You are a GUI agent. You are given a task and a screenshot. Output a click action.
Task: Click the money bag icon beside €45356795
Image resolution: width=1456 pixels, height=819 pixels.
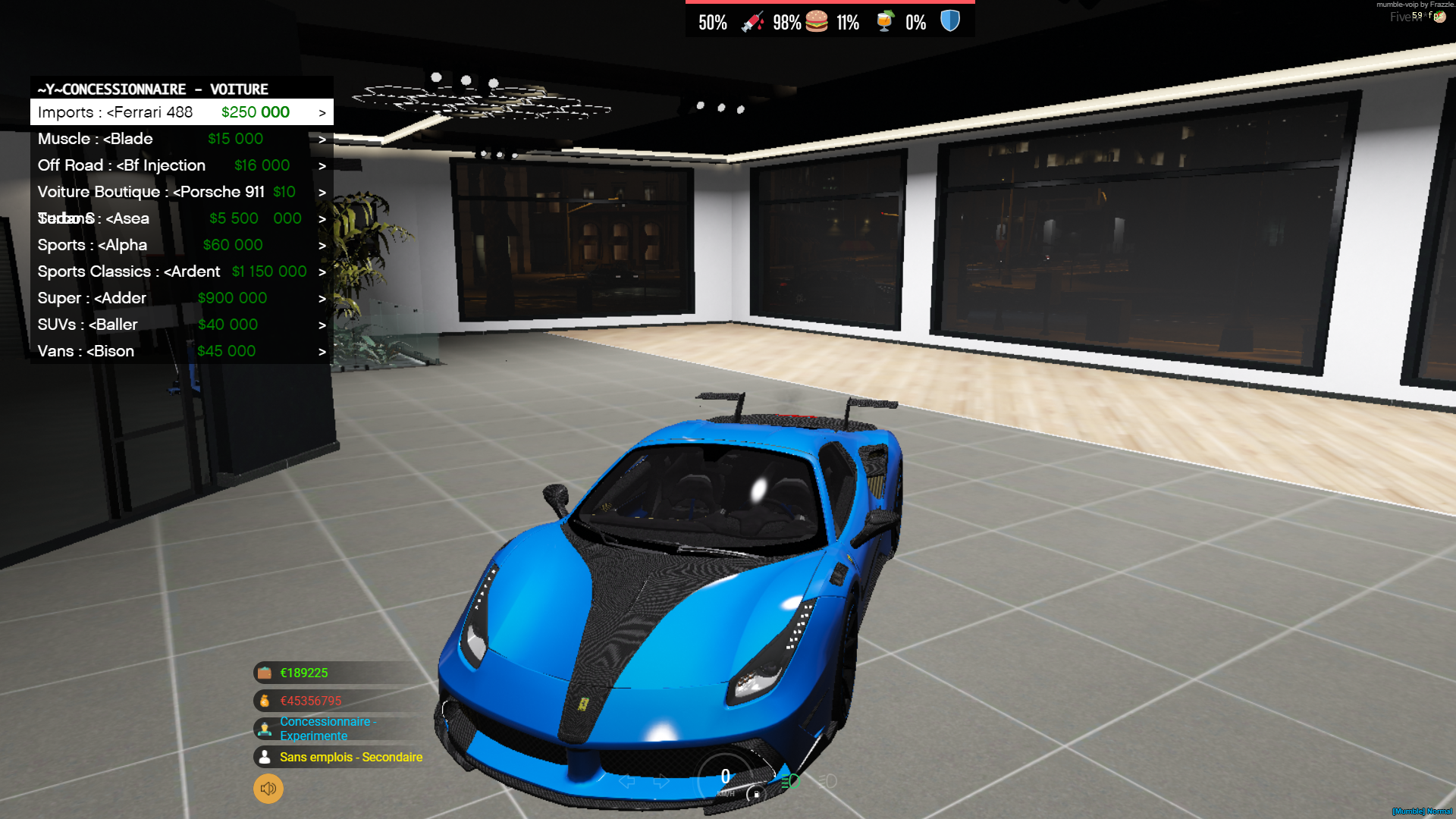[263, 700]
